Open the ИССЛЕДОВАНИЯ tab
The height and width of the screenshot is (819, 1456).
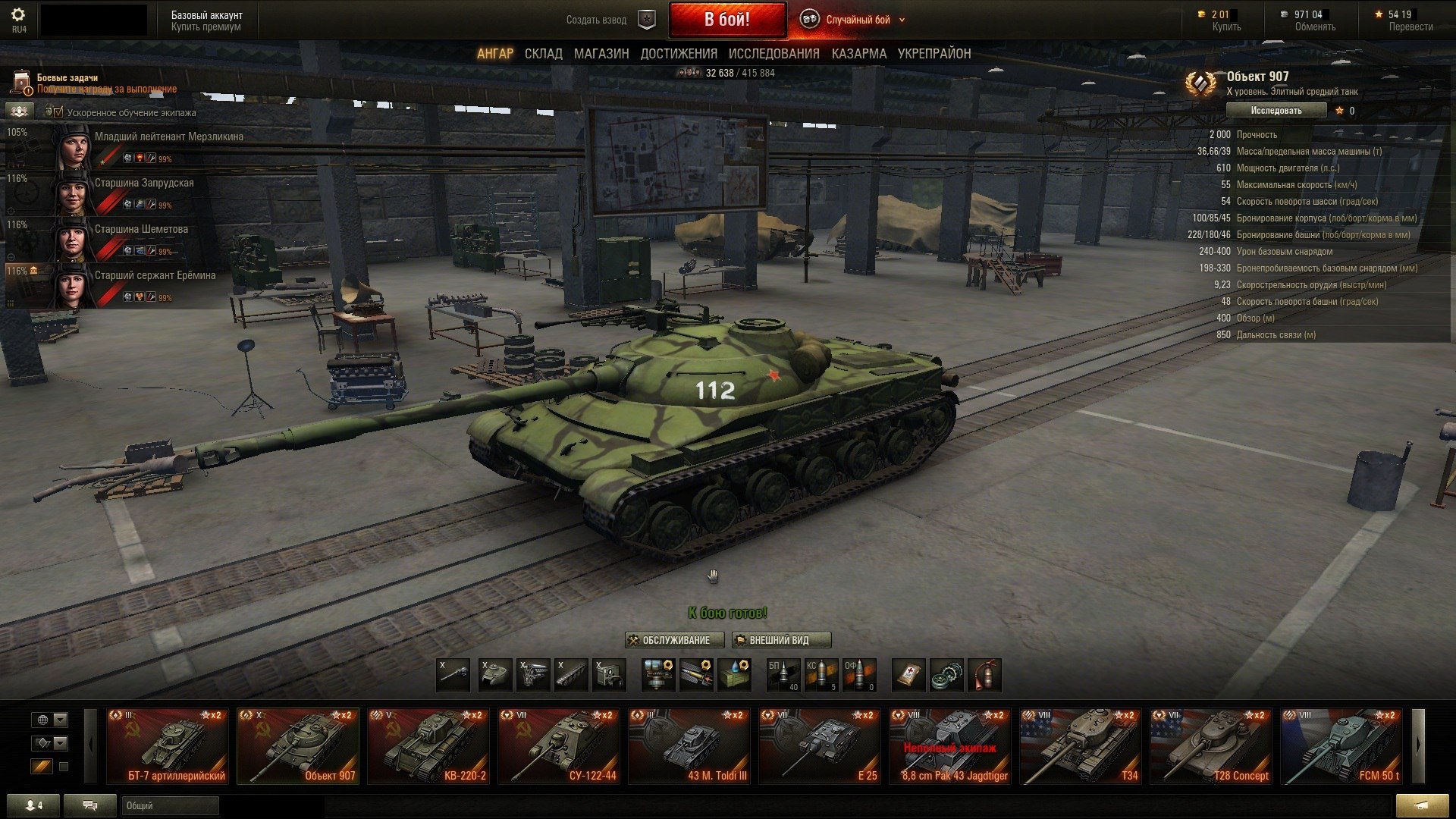(x=773, y=54)
